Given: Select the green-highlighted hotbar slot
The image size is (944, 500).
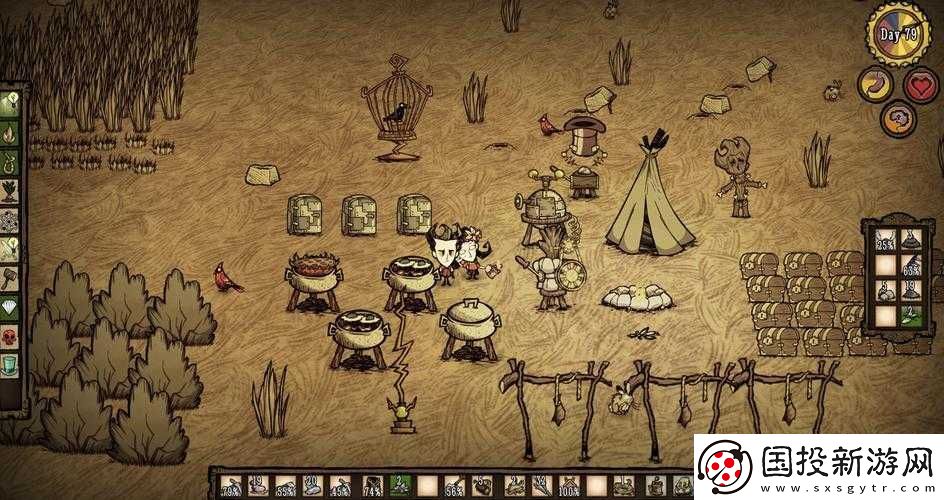Looking at the screenshot, I should (x=400, y=486).
